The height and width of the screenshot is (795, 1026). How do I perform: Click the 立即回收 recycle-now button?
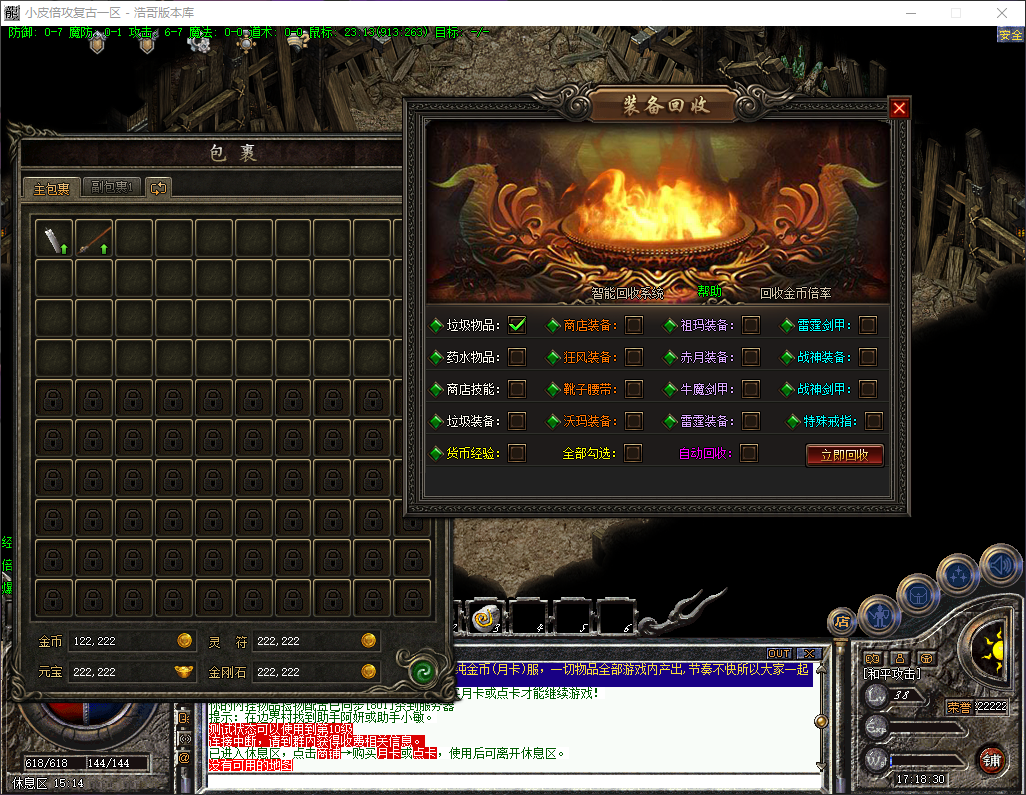844,455
